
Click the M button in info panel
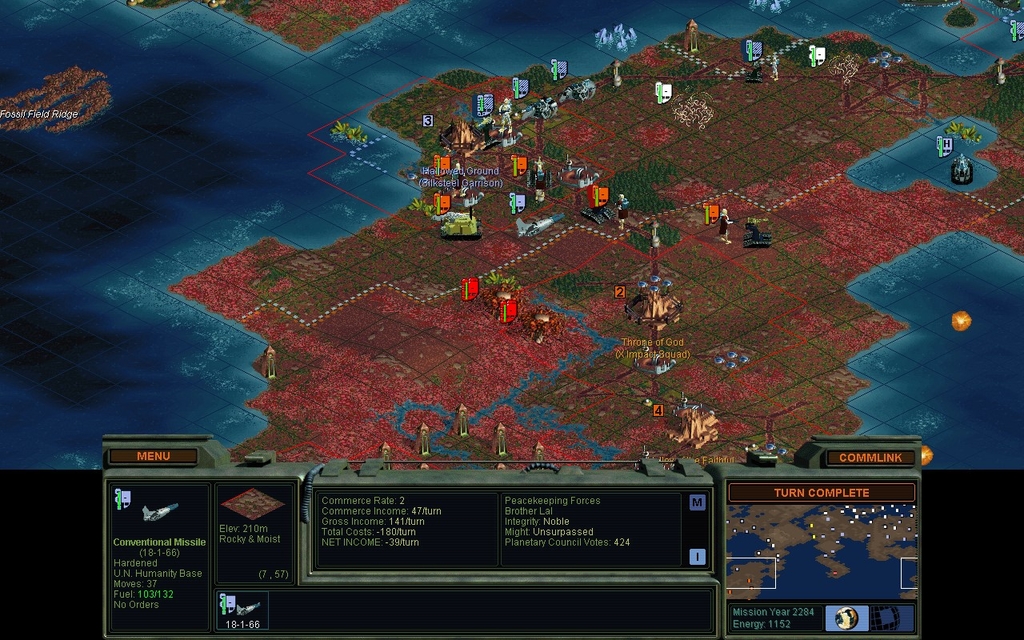(697, 503)
